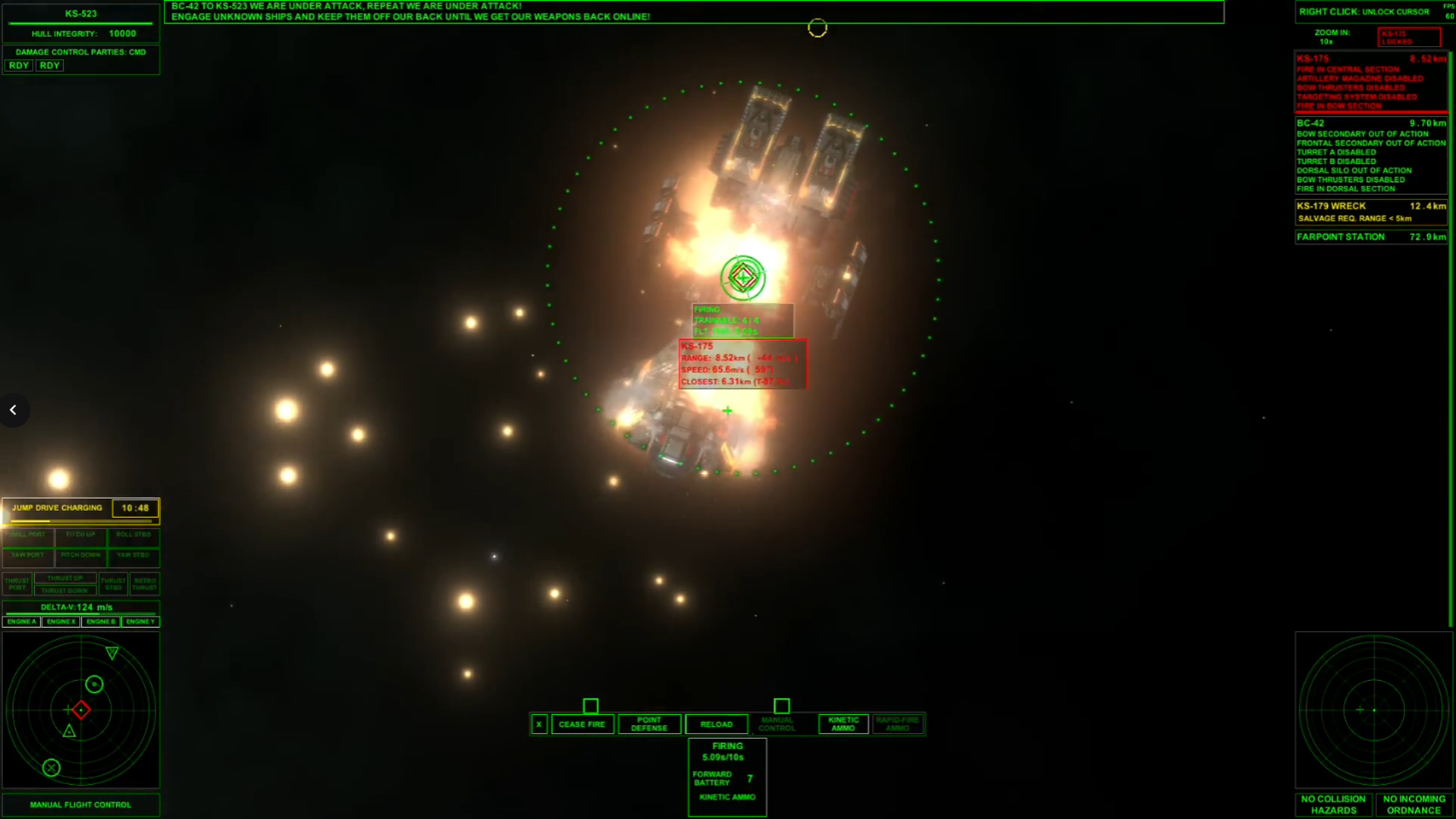The image size is (1456, 819).
Task: Toggle Engine A on or off
Action: (22, 621)
